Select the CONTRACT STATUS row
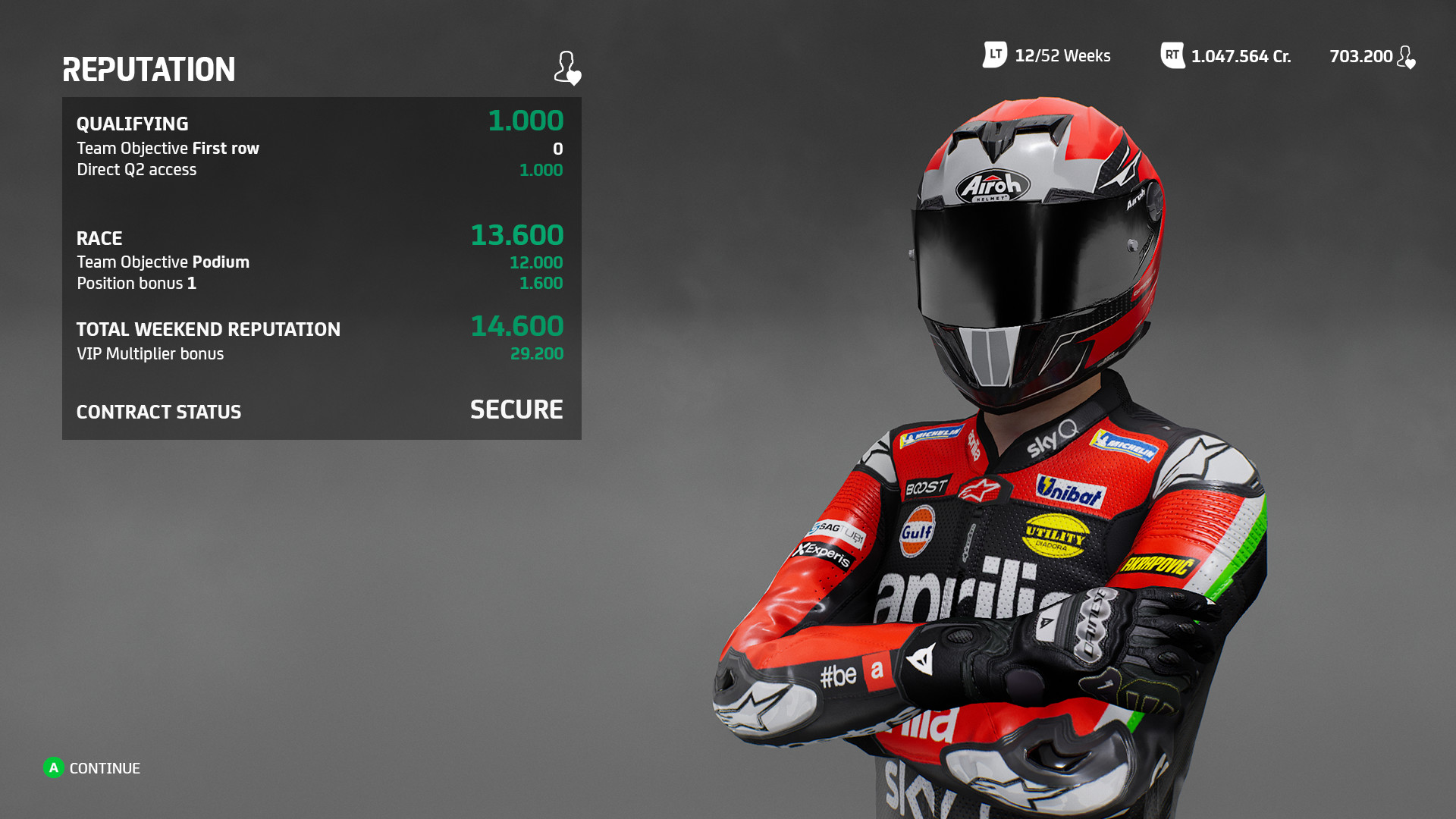 (x=158, y=412)
